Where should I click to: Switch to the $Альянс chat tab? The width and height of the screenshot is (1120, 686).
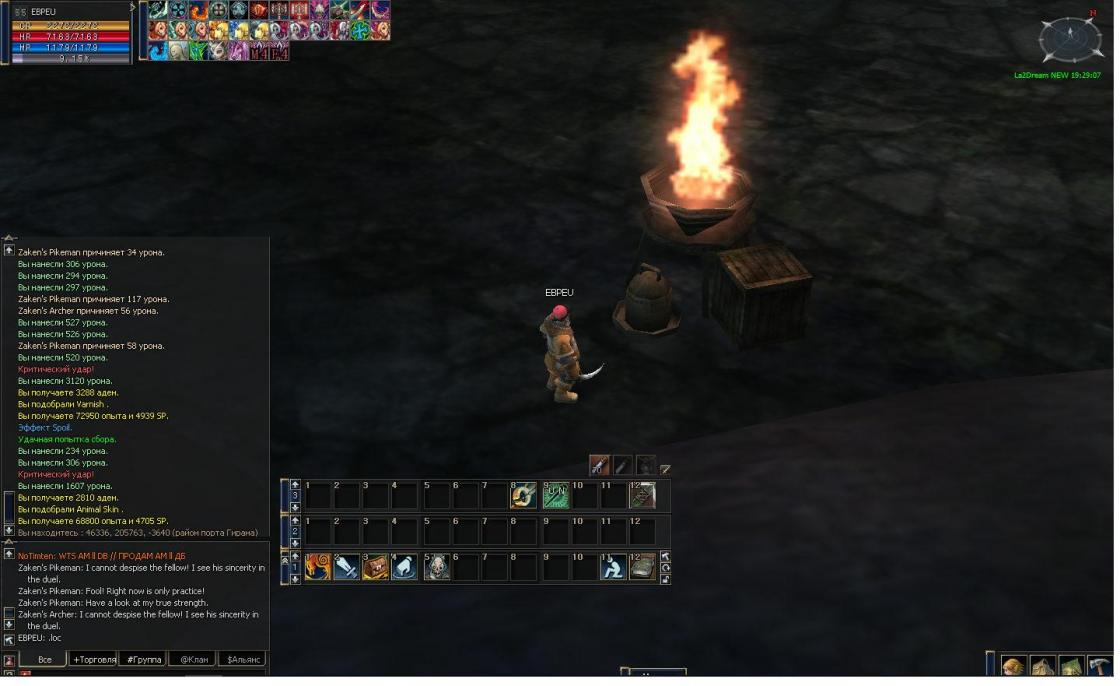243,660
